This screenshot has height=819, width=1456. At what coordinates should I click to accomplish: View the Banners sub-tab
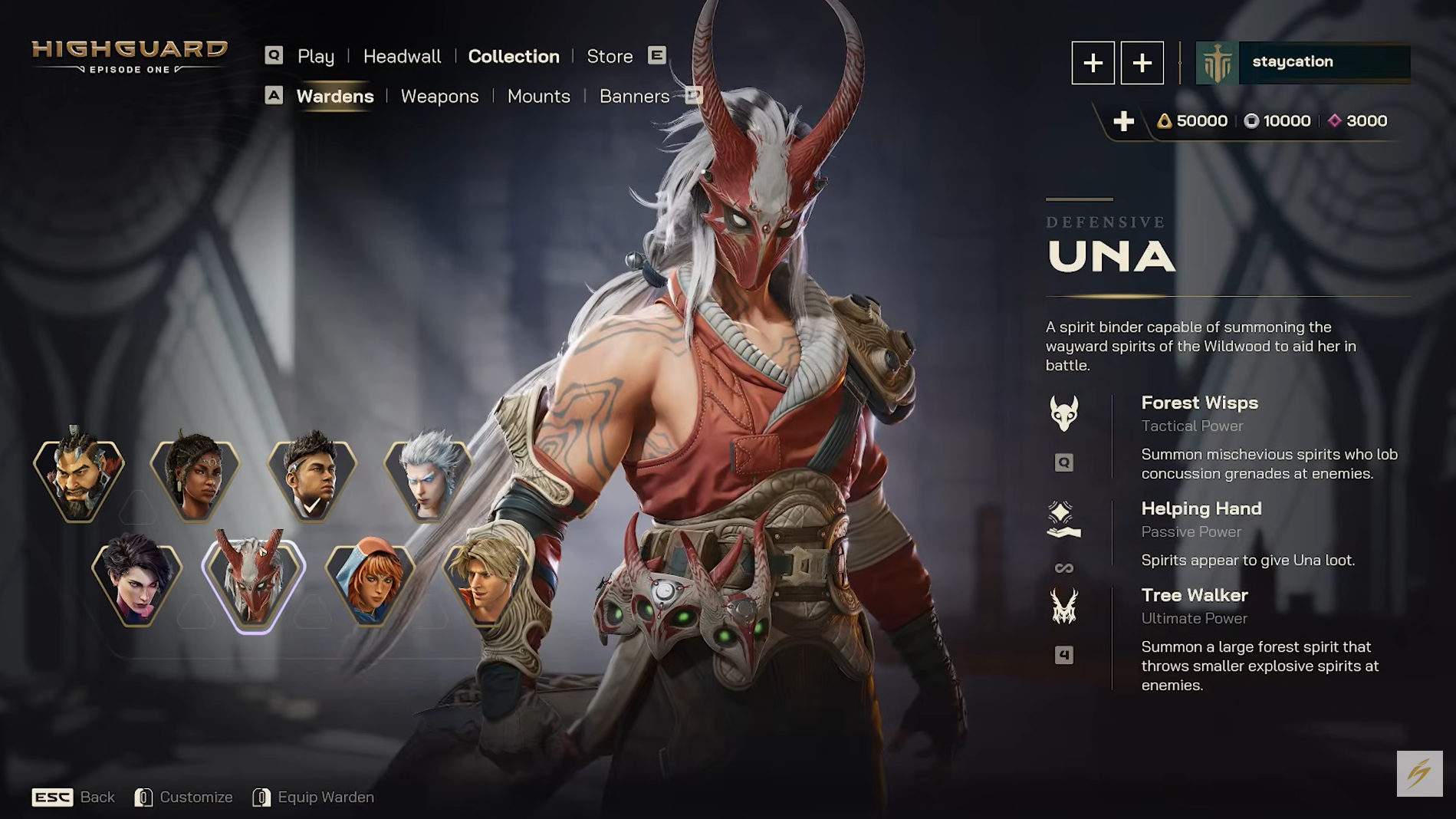pos(634,97)
